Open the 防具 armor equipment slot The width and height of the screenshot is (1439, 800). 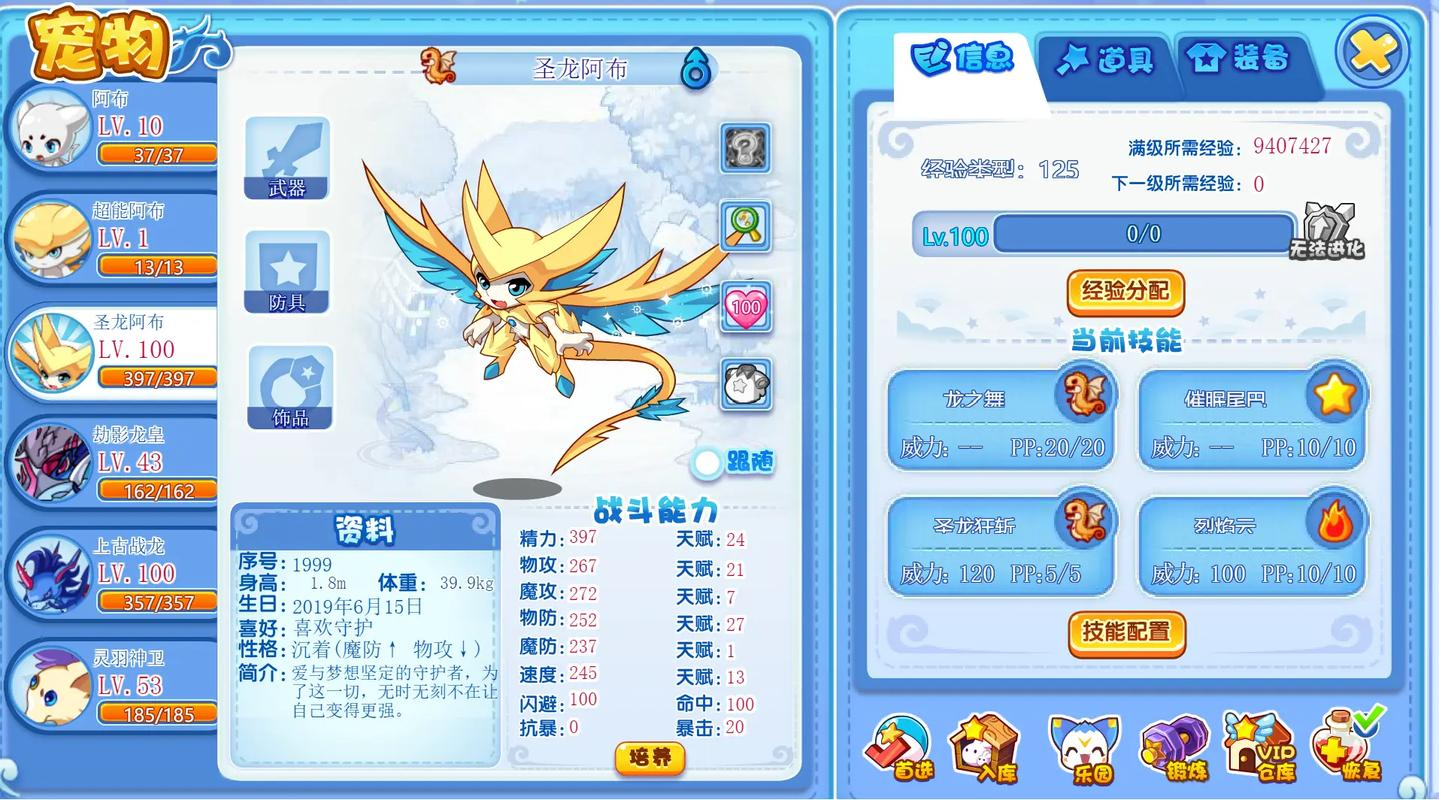[x=288, y=272]
